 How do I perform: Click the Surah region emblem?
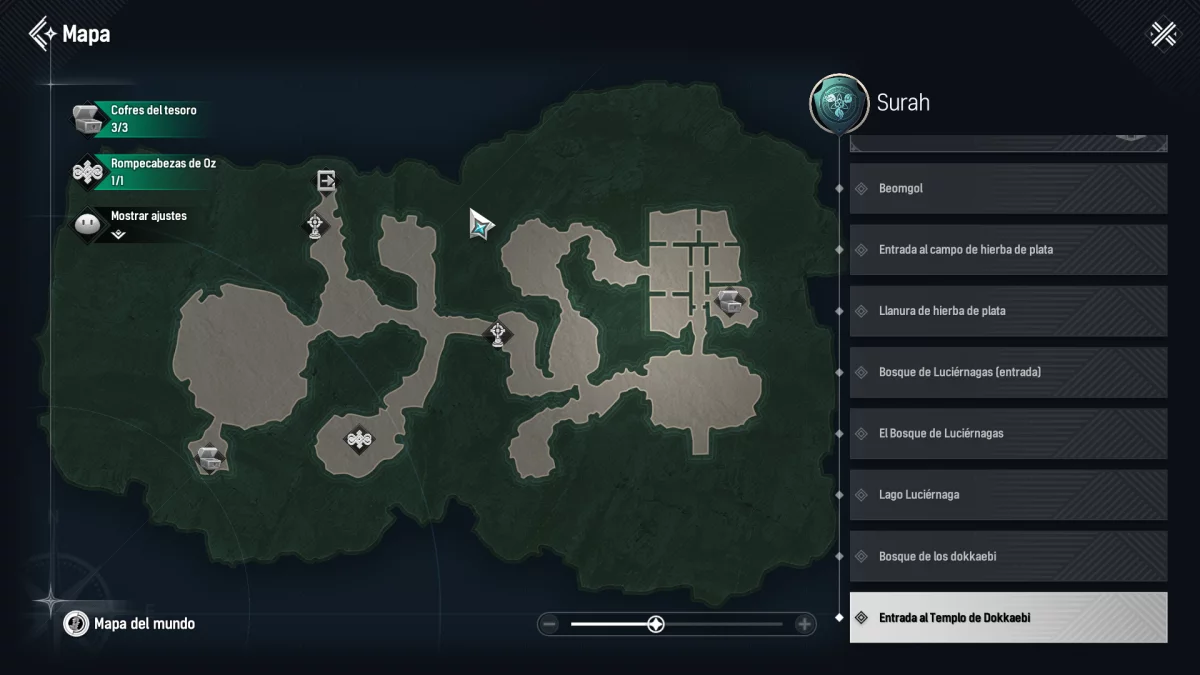click(x=838, y=104)
